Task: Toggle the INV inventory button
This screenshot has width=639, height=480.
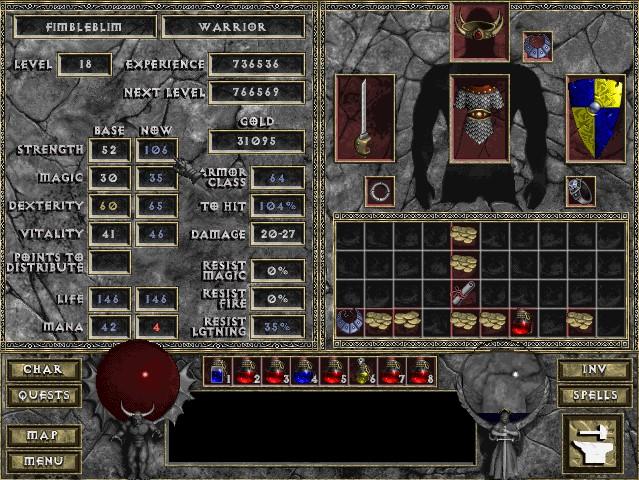Action: pos(594,370)
